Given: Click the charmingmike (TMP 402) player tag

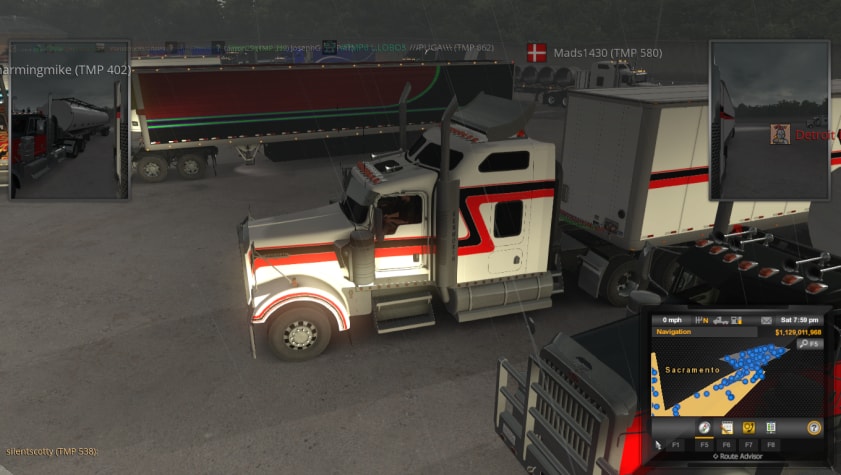Looking at the screenshot, I should (x=66, y=71).
